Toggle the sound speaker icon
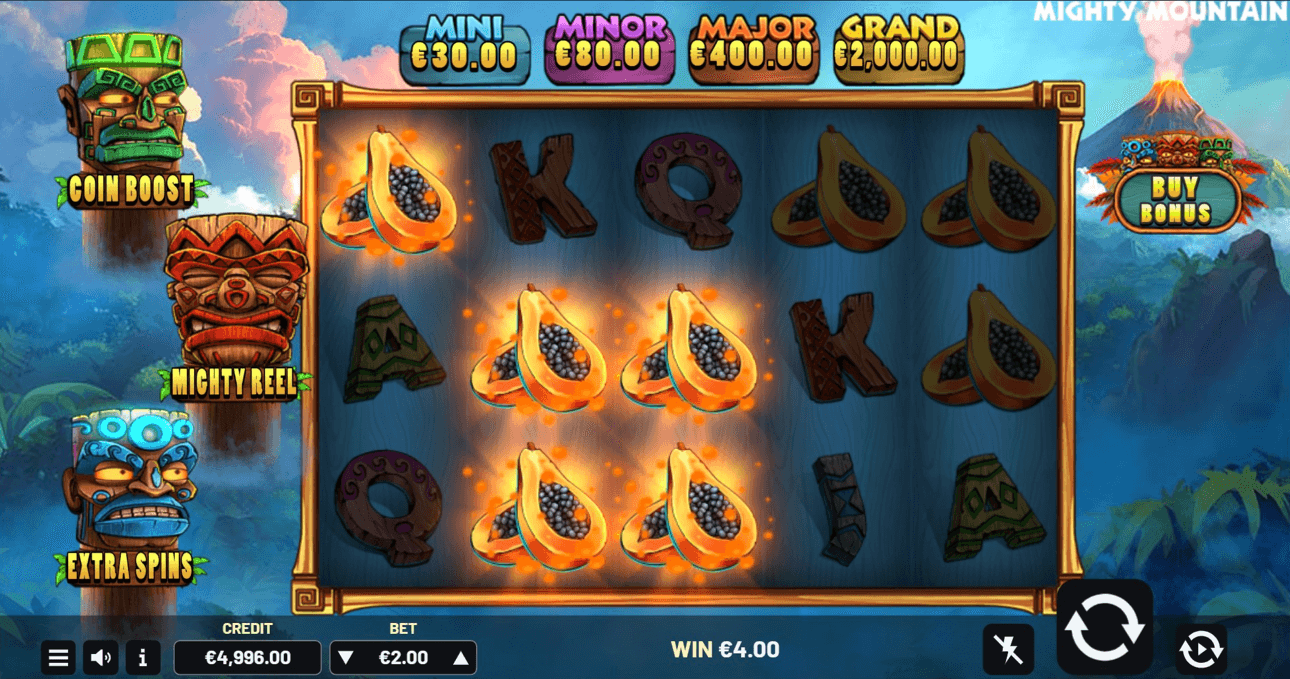Image resolution: width=1290 pixels, height=679 pixels. [x=101, y=658]
